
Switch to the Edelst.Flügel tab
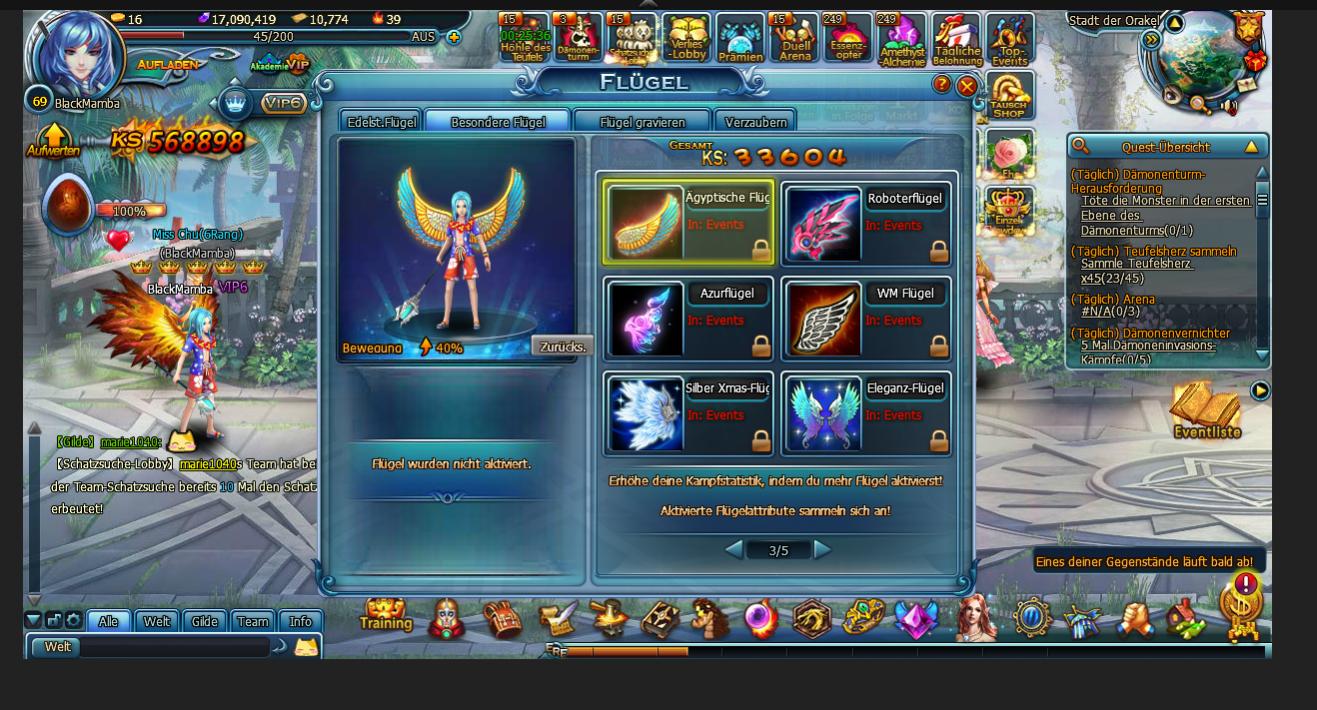click(381, 122)
